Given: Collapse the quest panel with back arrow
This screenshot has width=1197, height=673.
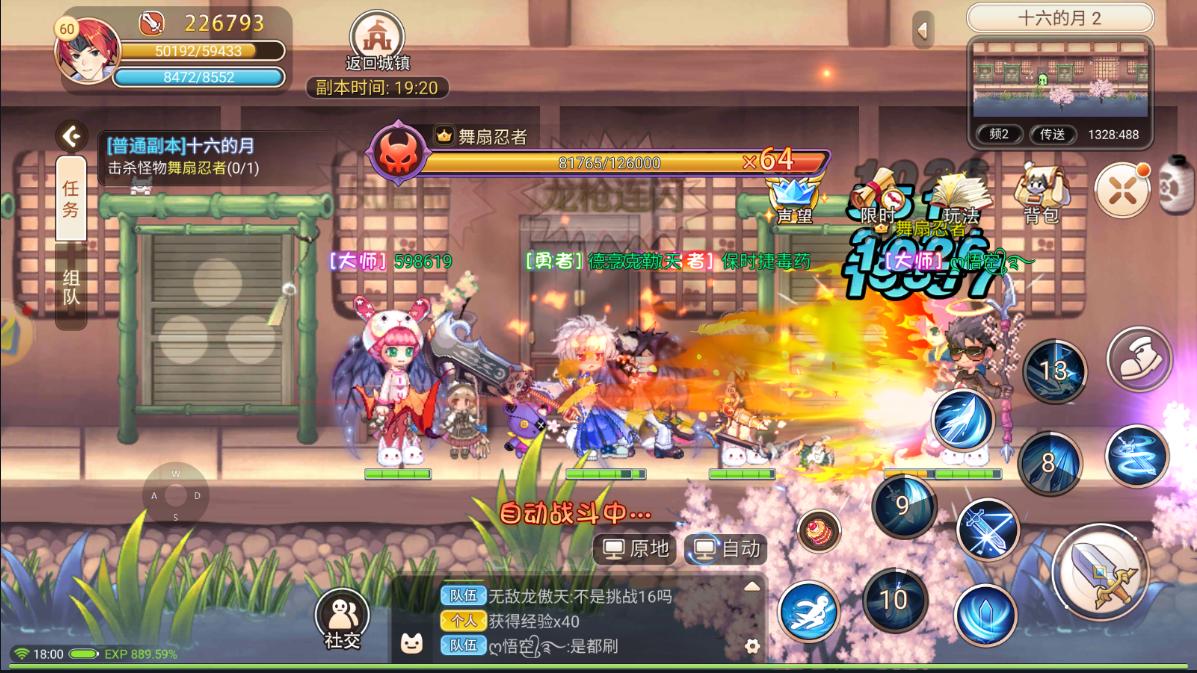Looking at the screenshot, I should [70, 136].
